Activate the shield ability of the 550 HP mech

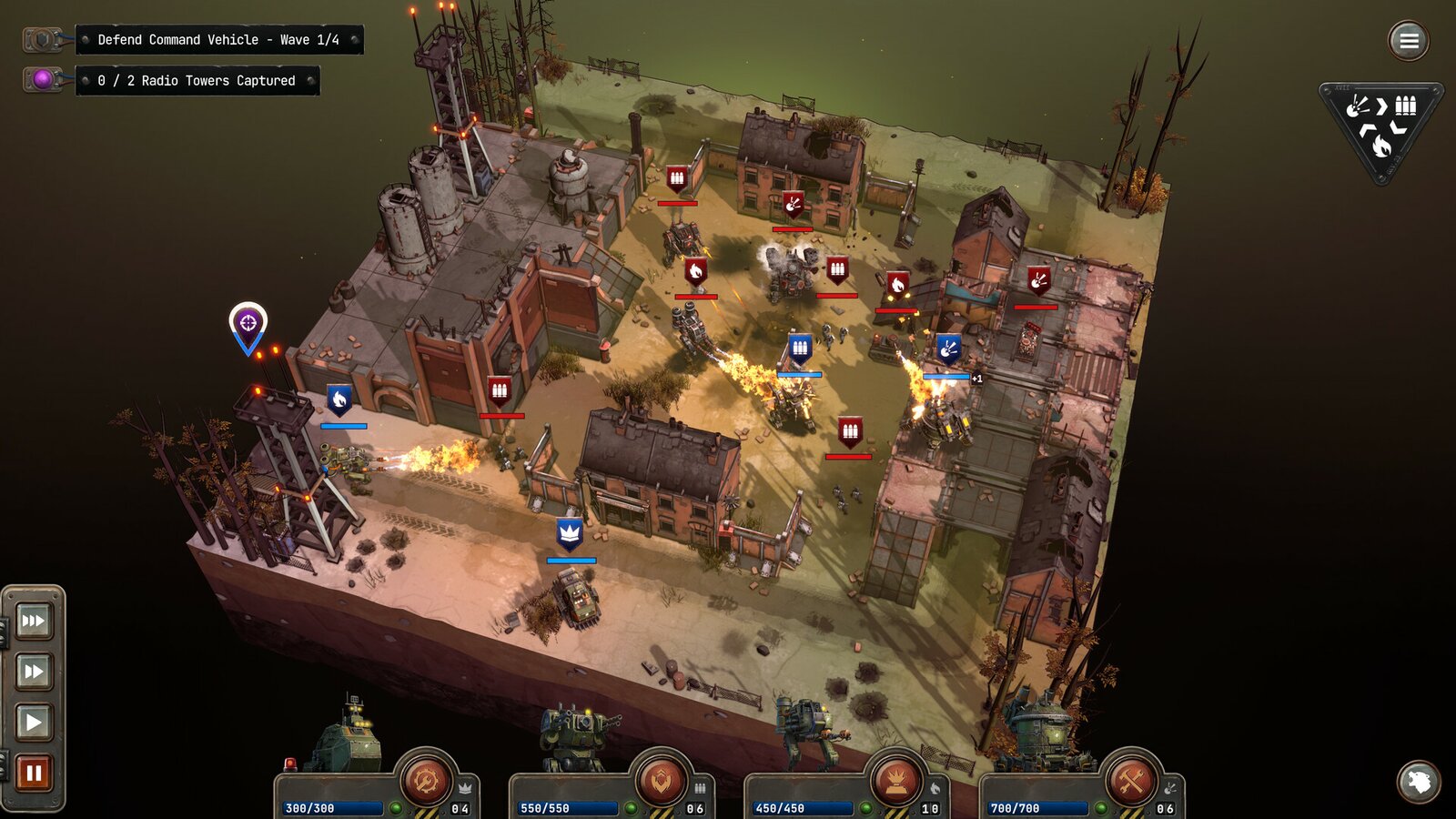(661, 780)
